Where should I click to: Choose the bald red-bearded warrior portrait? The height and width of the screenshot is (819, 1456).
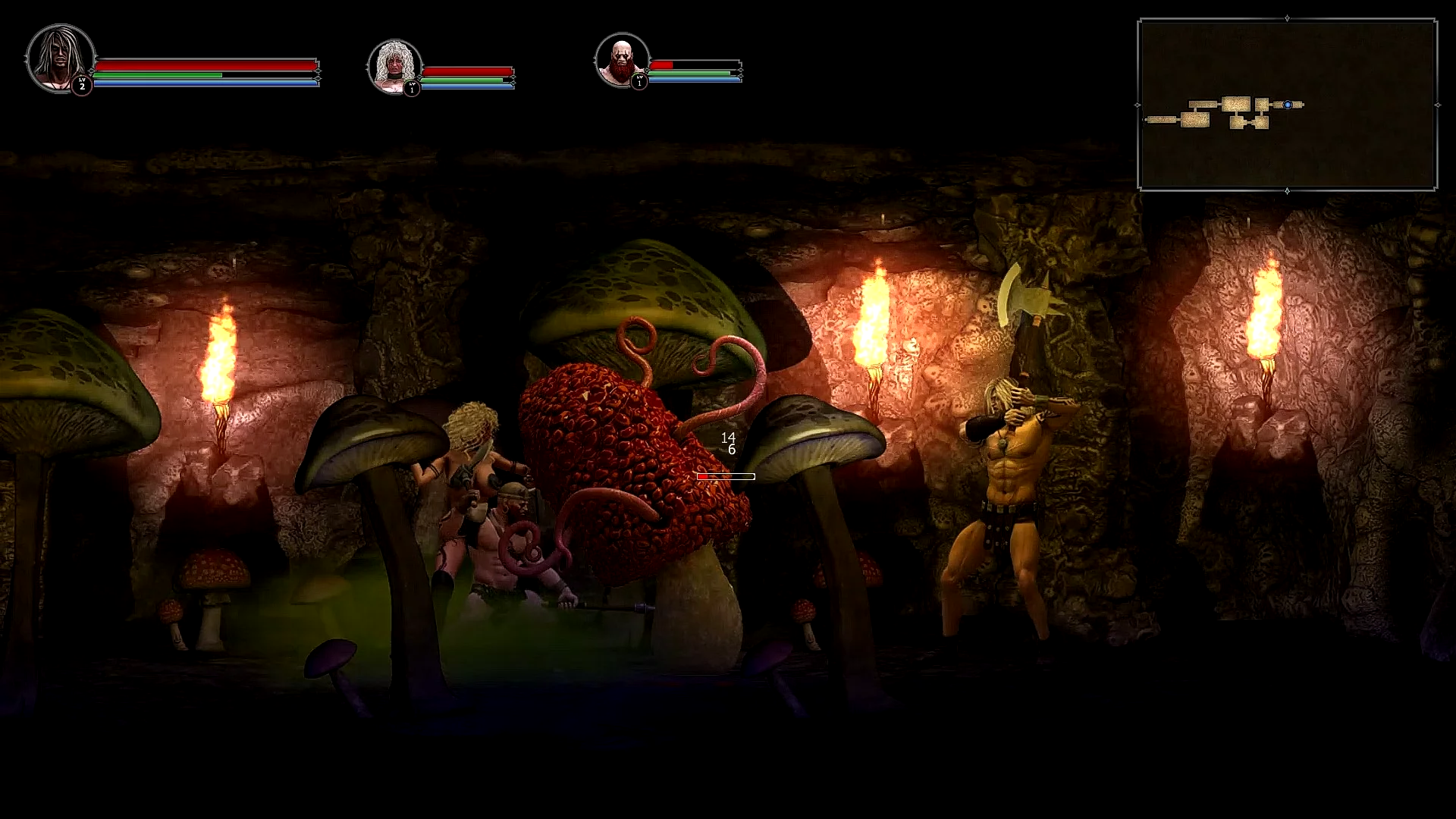click(621, 59)
